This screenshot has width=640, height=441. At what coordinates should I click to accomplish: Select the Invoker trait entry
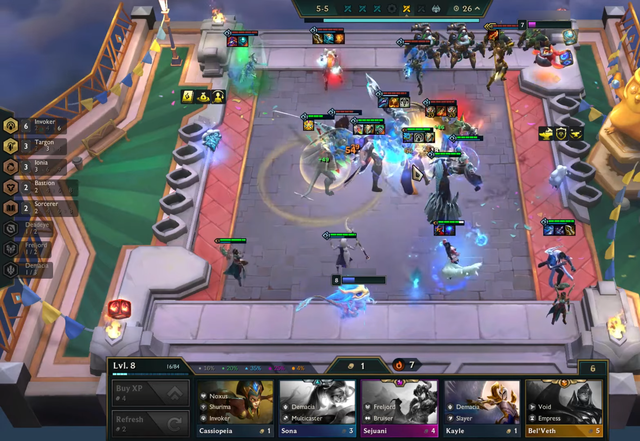pos(40,125)
